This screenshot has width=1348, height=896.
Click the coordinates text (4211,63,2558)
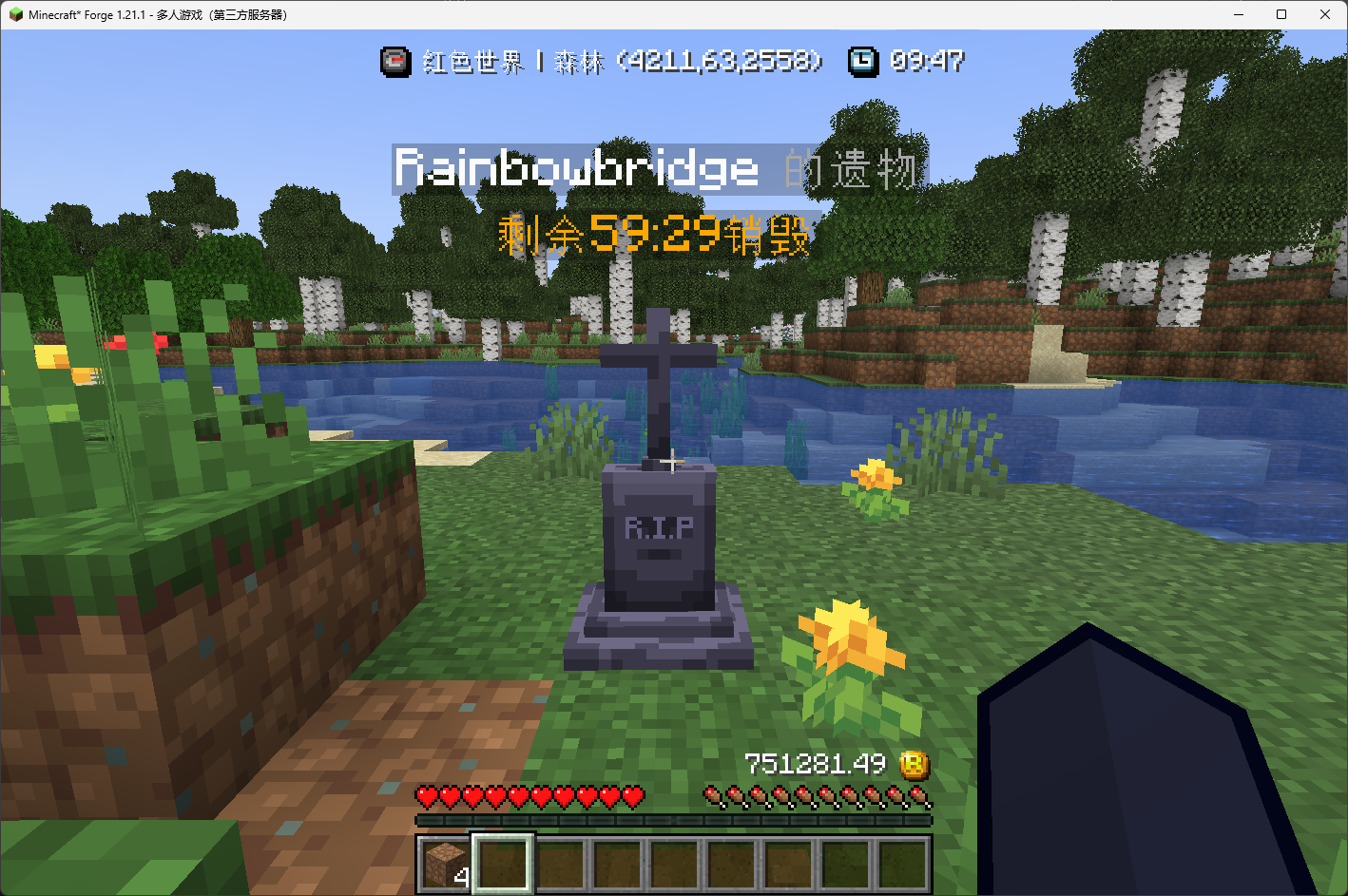(x=720, y=62)
